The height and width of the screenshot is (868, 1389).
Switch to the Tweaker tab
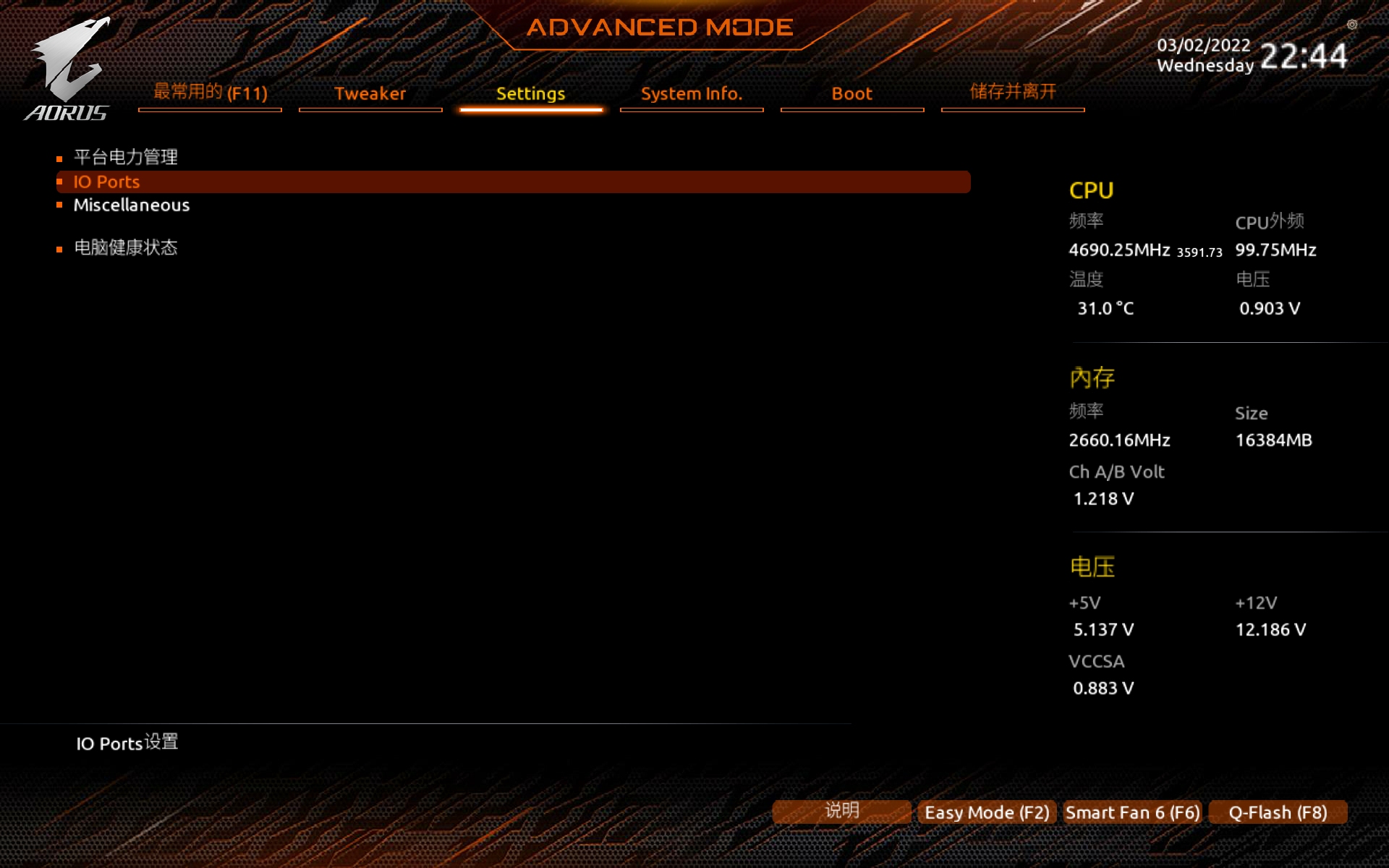(370, 93)
